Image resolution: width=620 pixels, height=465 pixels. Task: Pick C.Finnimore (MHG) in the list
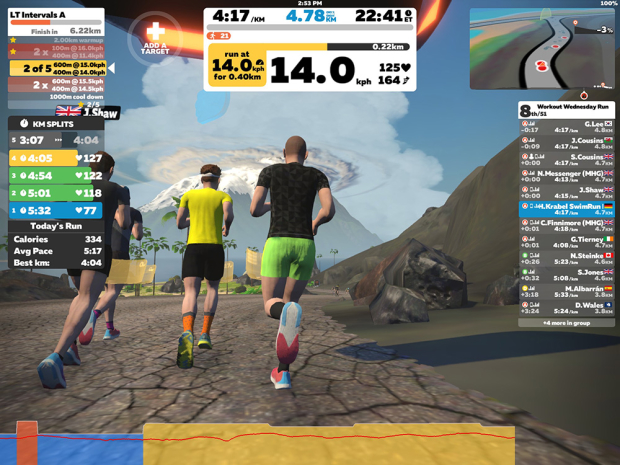(566, 225)
